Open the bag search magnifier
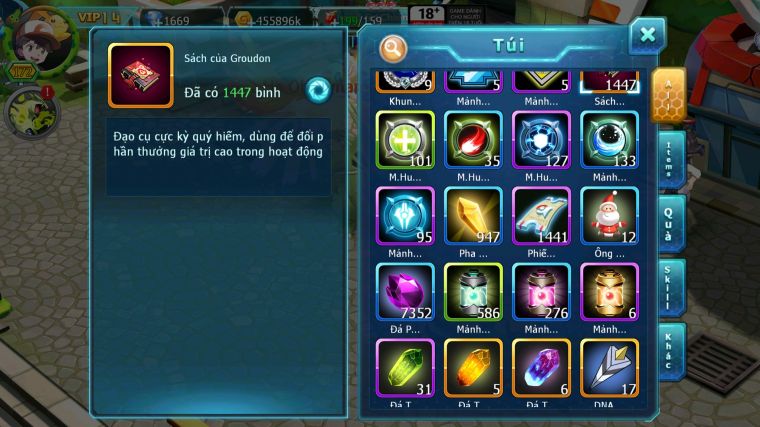This screenshot has height=427, width=760. (x=394, y=47)
